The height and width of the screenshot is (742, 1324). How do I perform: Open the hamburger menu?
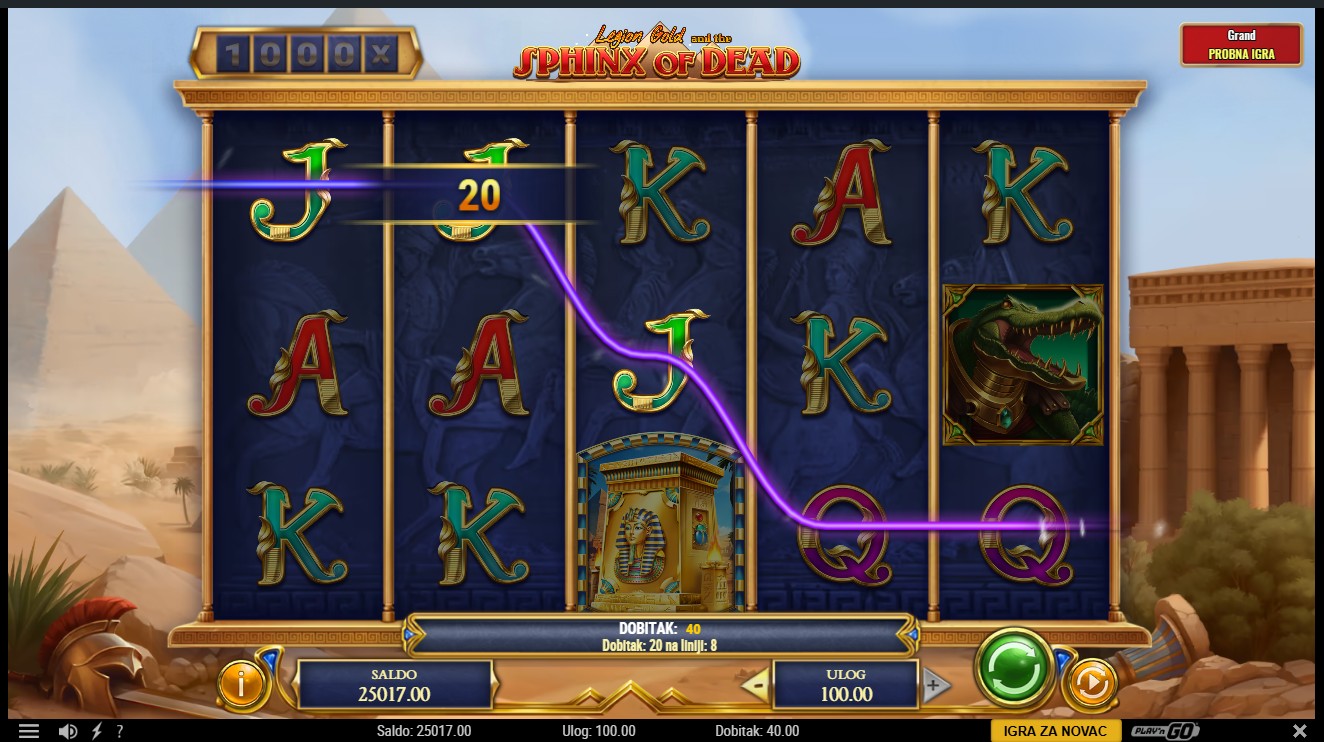pos(29,731)
